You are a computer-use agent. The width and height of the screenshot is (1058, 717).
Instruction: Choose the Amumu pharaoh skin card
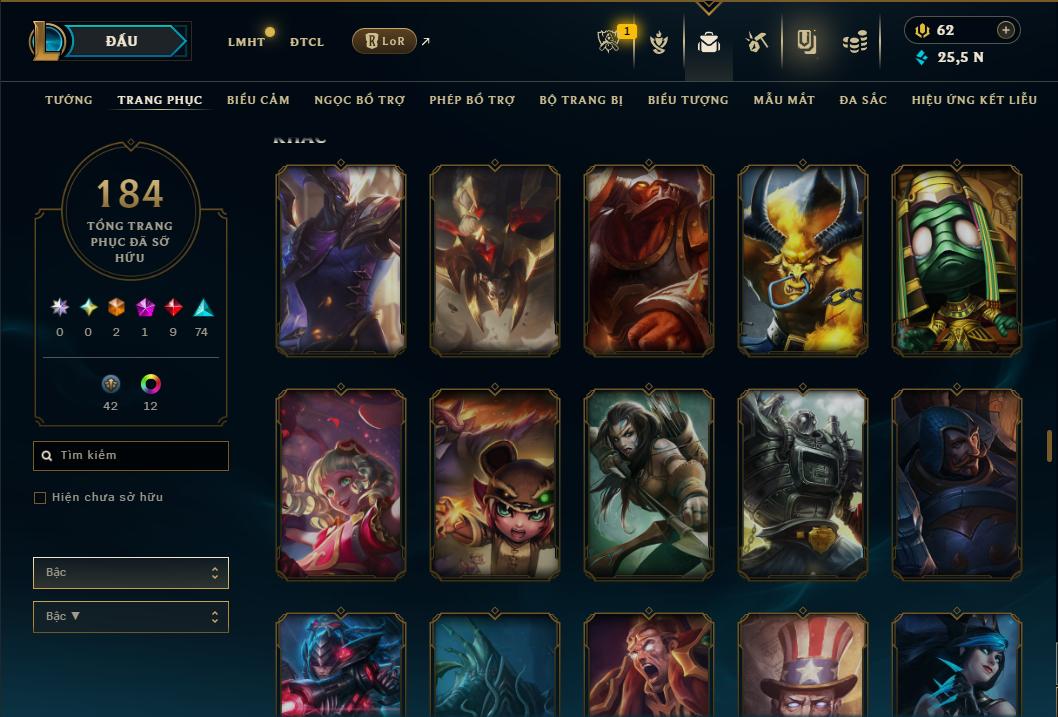coord(957,260)
